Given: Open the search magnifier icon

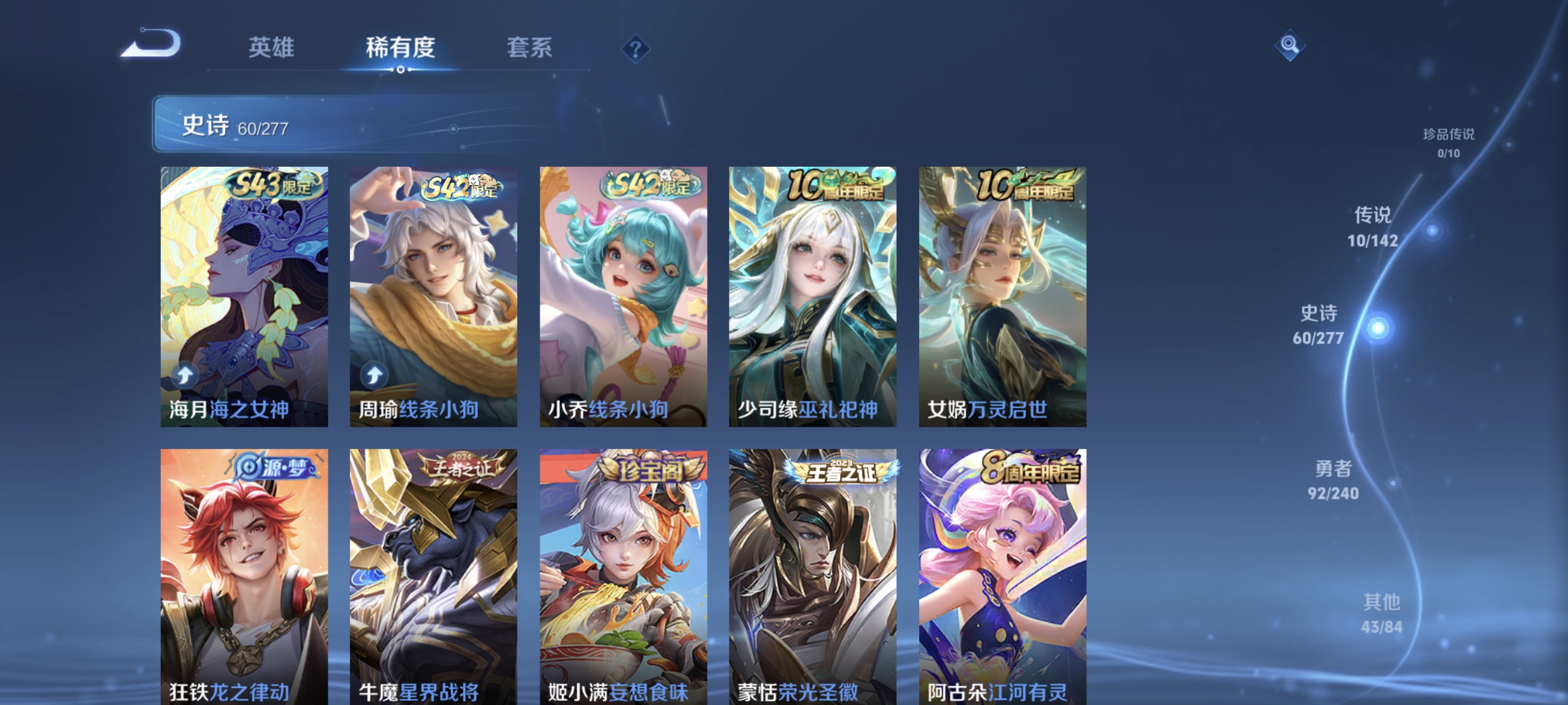Looking at the screenshot, I should (x=1289, y=44).
